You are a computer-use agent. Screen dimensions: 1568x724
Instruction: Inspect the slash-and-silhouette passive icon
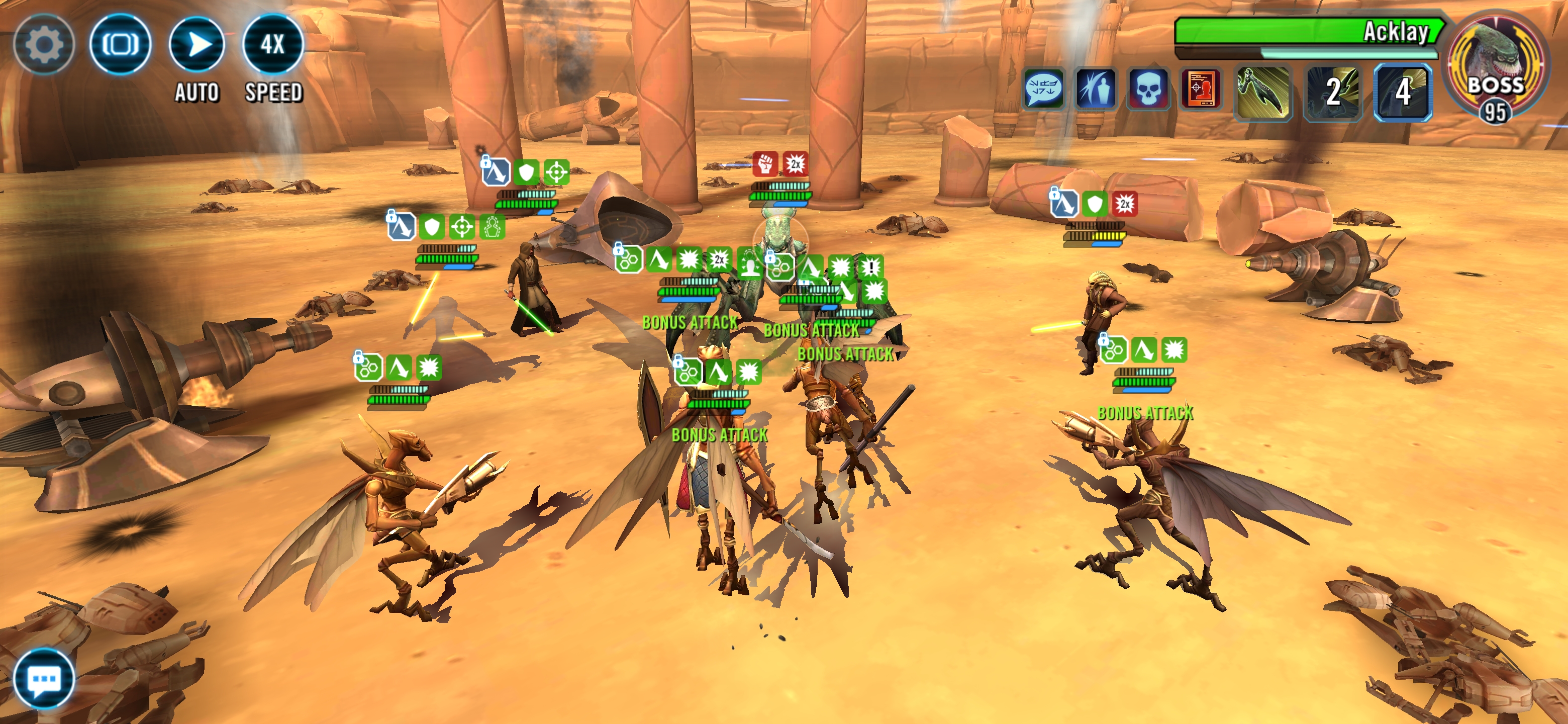coord(1096,89)
